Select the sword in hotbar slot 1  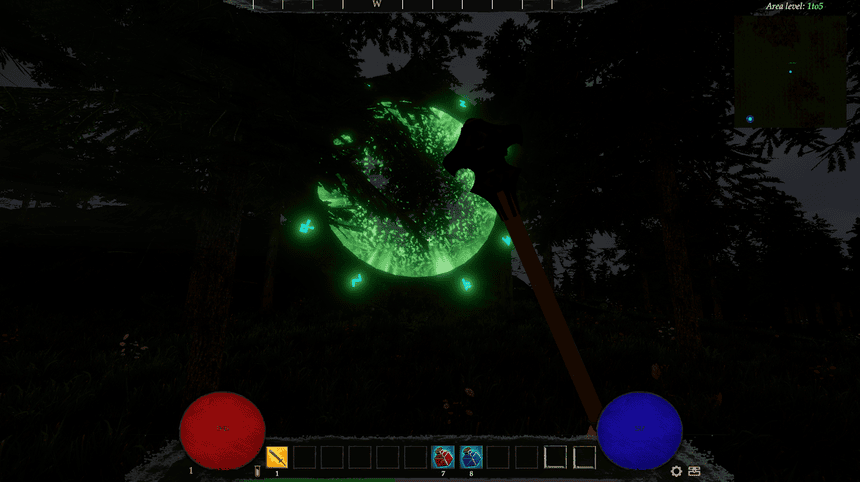tap(278, 458)
